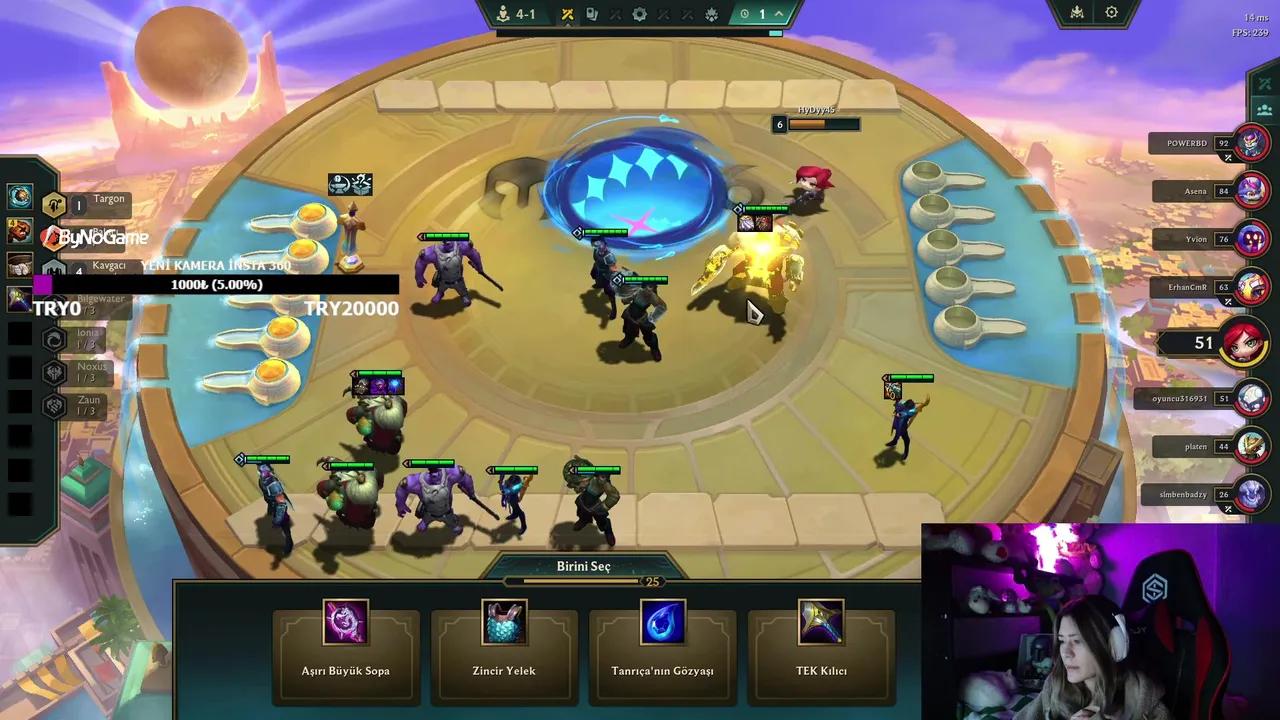Select the red-haired own player portrait
Viewport: 1280px width, 720px height.
click(1243, 343)
